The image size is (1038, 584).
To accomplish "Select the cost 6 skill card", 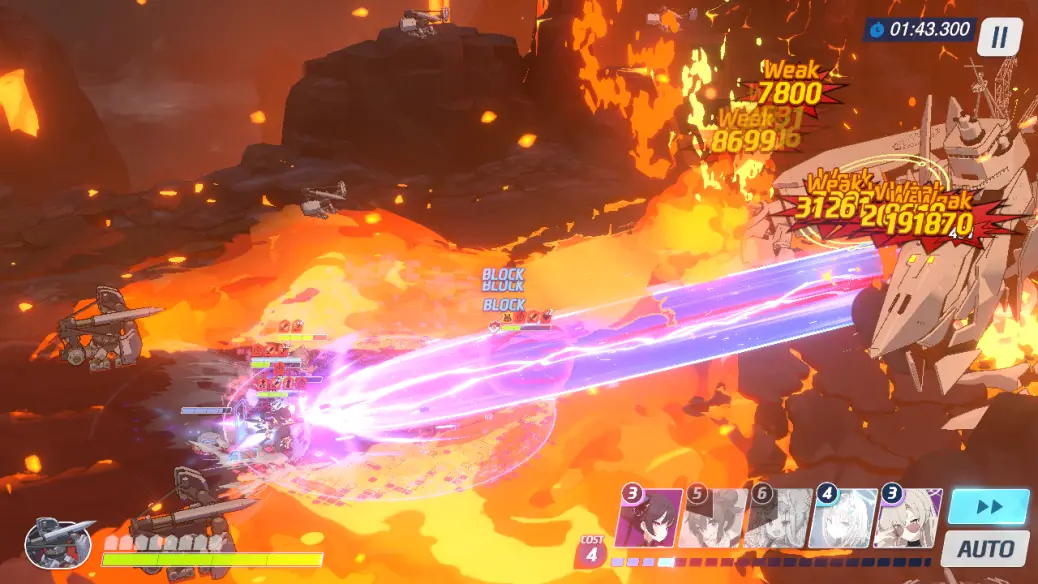I will click(x=778, y=519).
